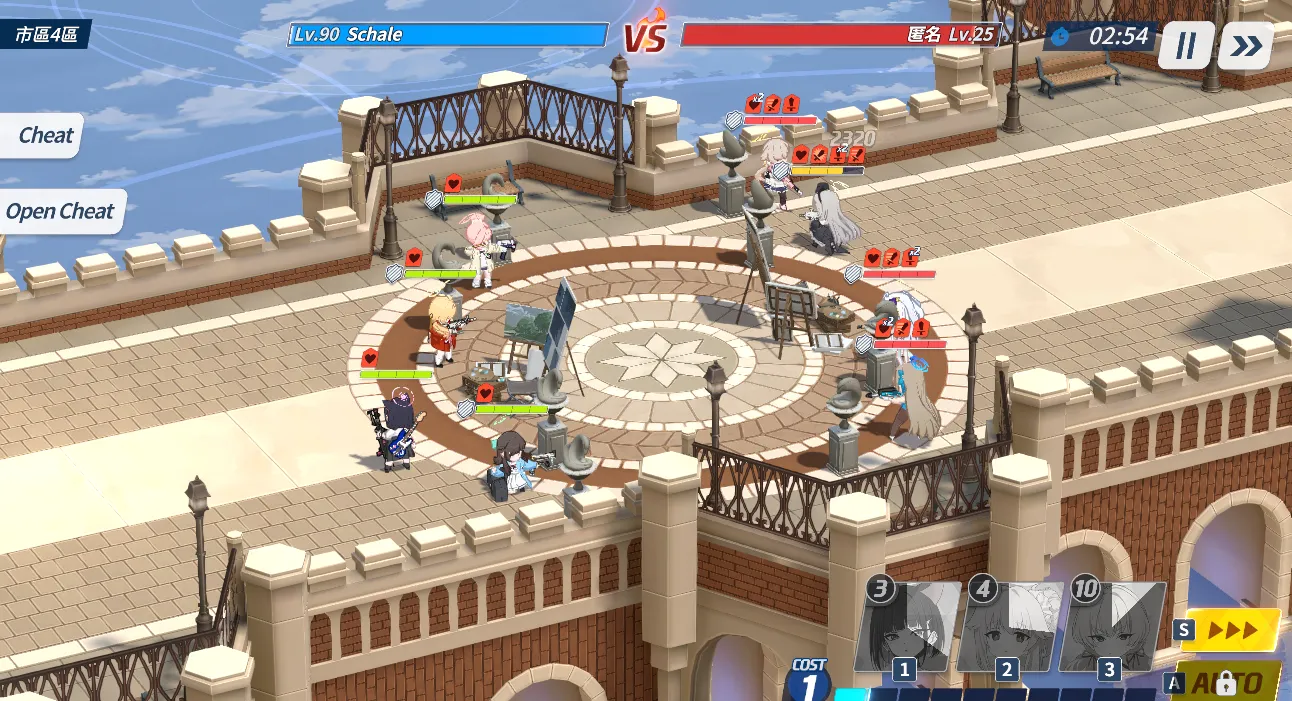Choose the skill card costing 10
Viewport: 1292px width, 701px height.
(x=1110, y=628)
